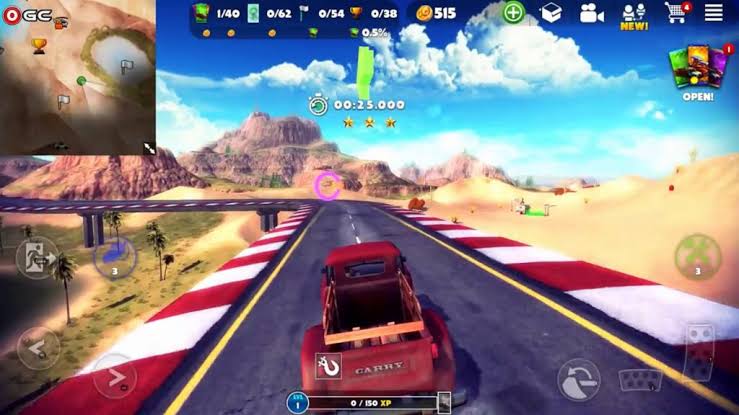Activate the tow hook magnet icon
Image resolution: width=739 pixels, height=415 pixels.
[x=328, y=367]
